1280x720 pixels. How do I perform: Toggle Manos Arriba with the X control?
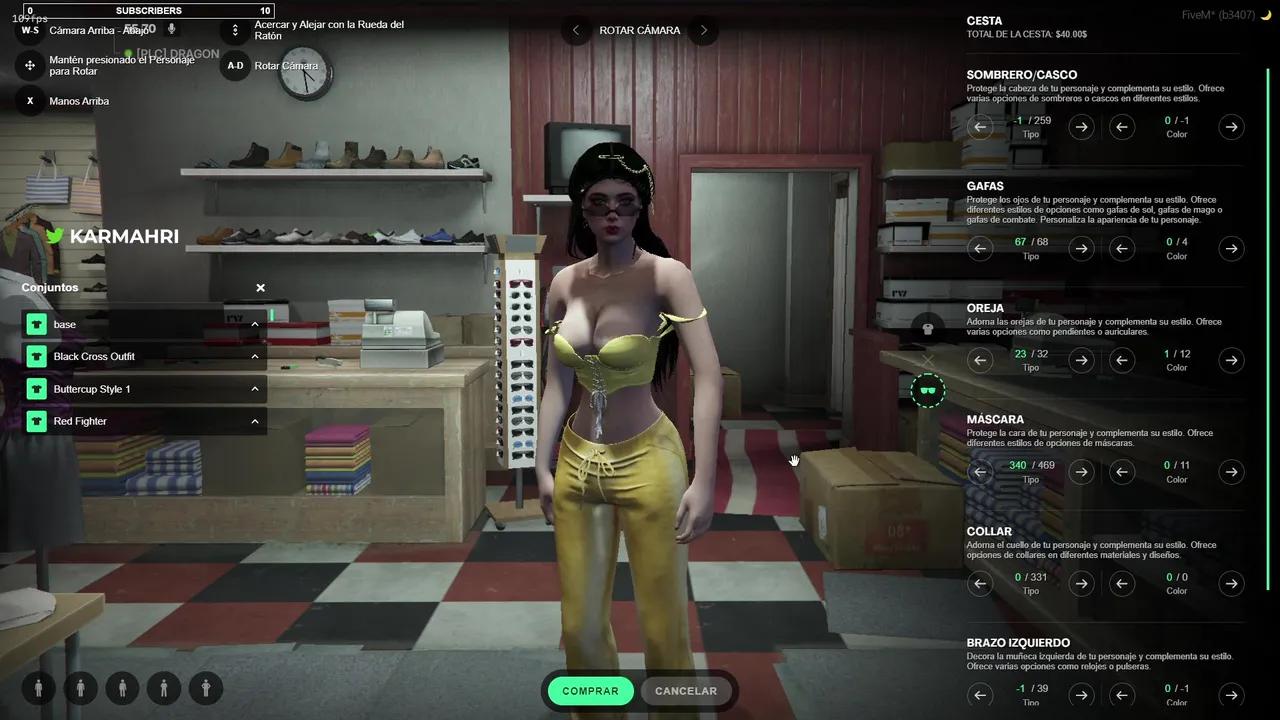coord(29,100)
